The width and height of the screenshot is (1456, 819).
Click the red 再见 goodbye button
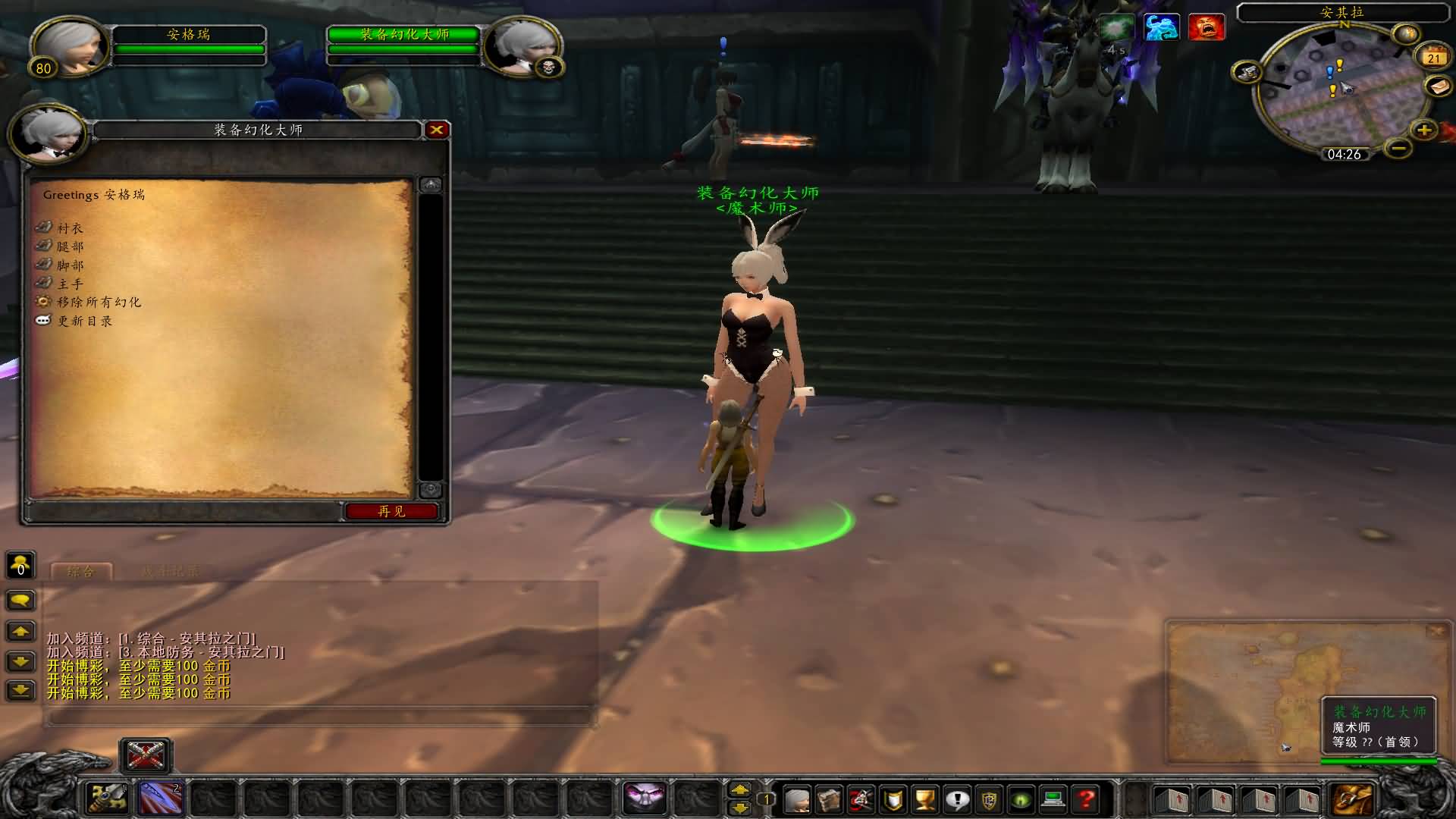[391, 511]
